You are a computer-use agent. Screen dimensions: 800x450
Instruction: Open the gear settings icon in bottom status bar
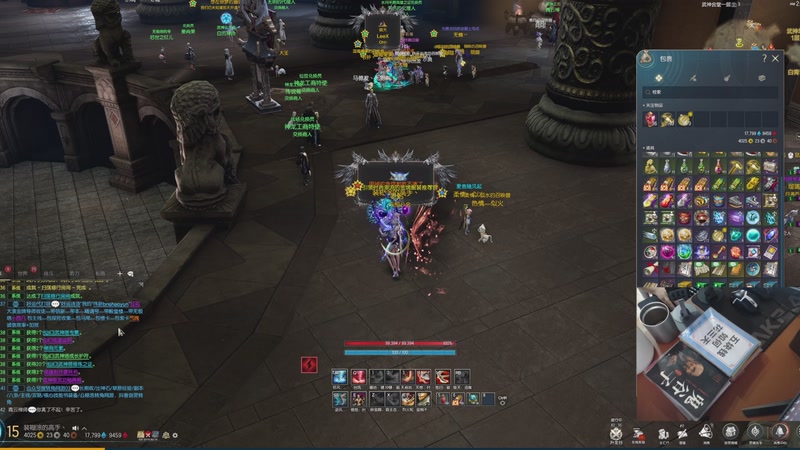tap(173, 435)
